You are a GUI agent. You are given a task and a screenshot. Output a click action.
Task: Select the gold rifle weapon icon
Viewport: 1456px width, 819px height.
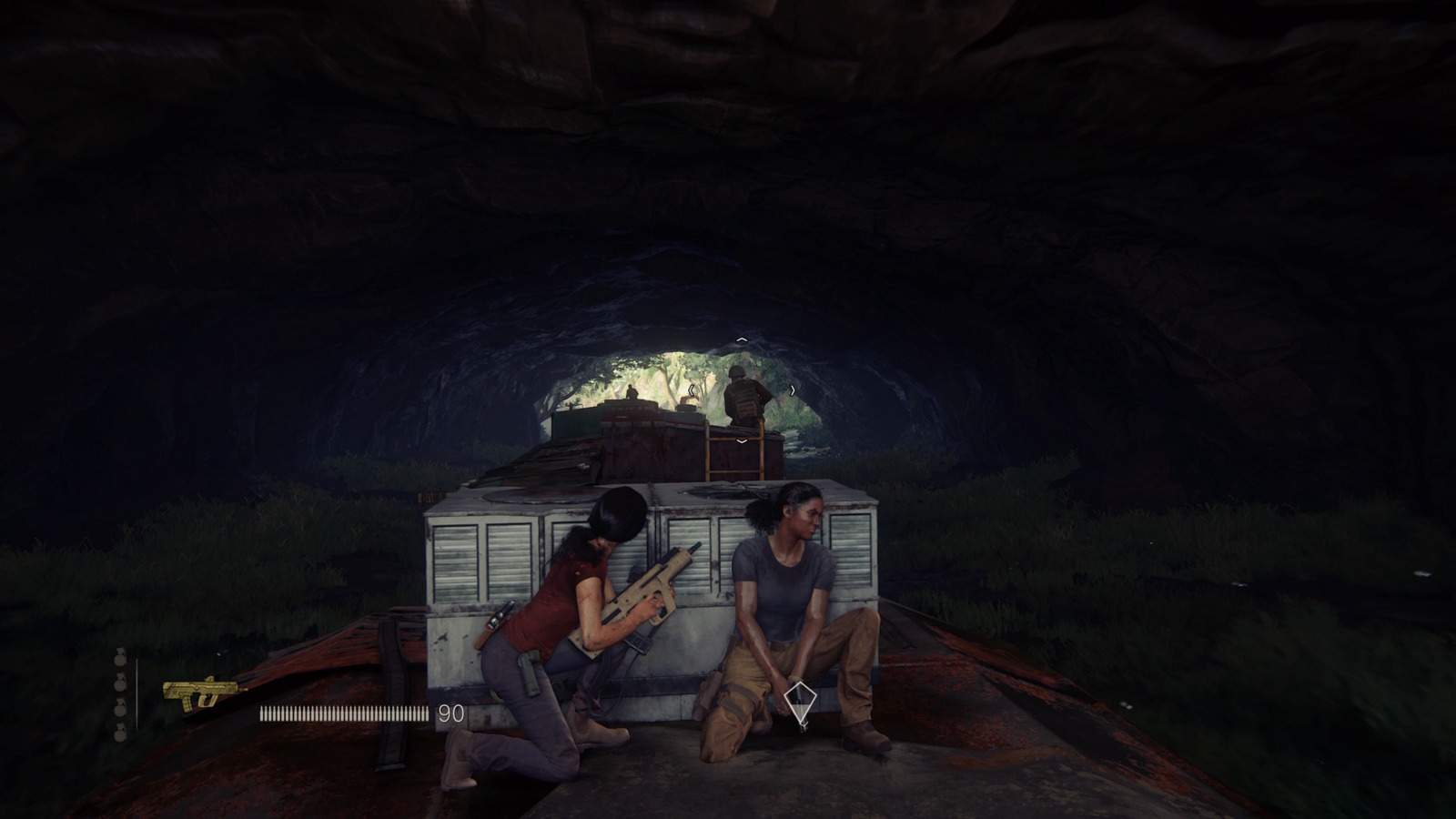point(200,693)
